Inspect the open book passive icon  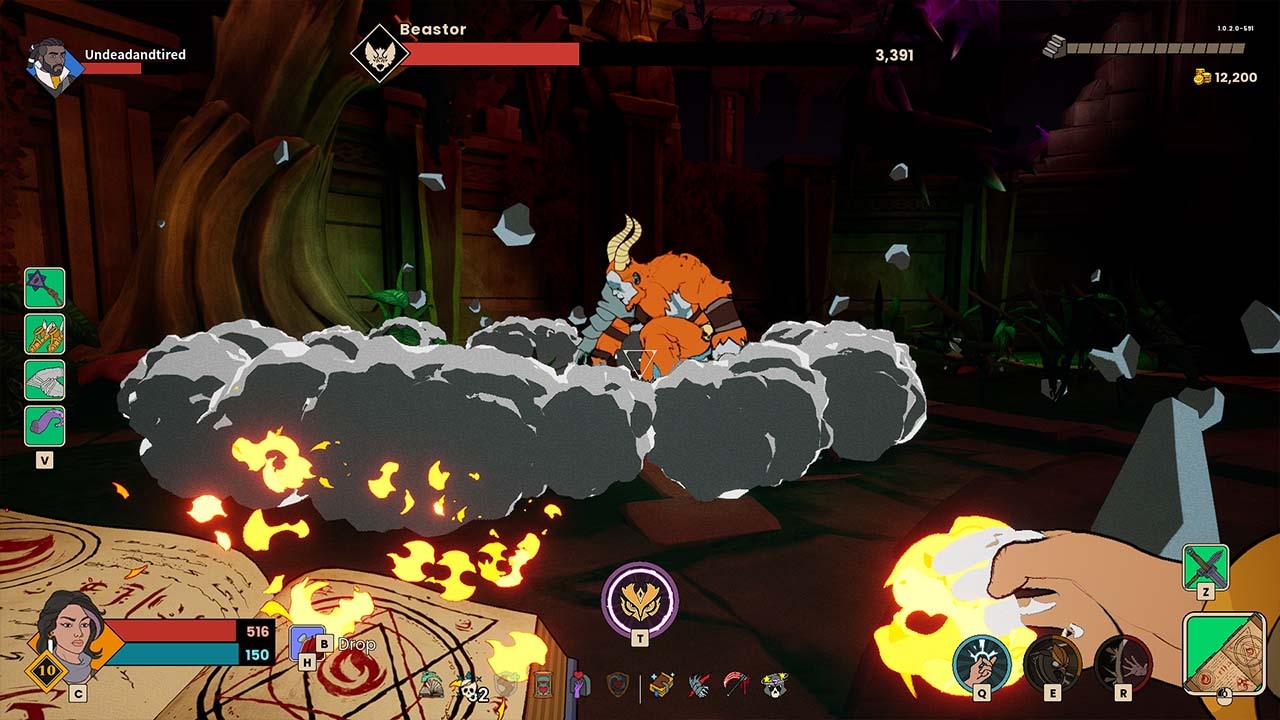[432, 685]
